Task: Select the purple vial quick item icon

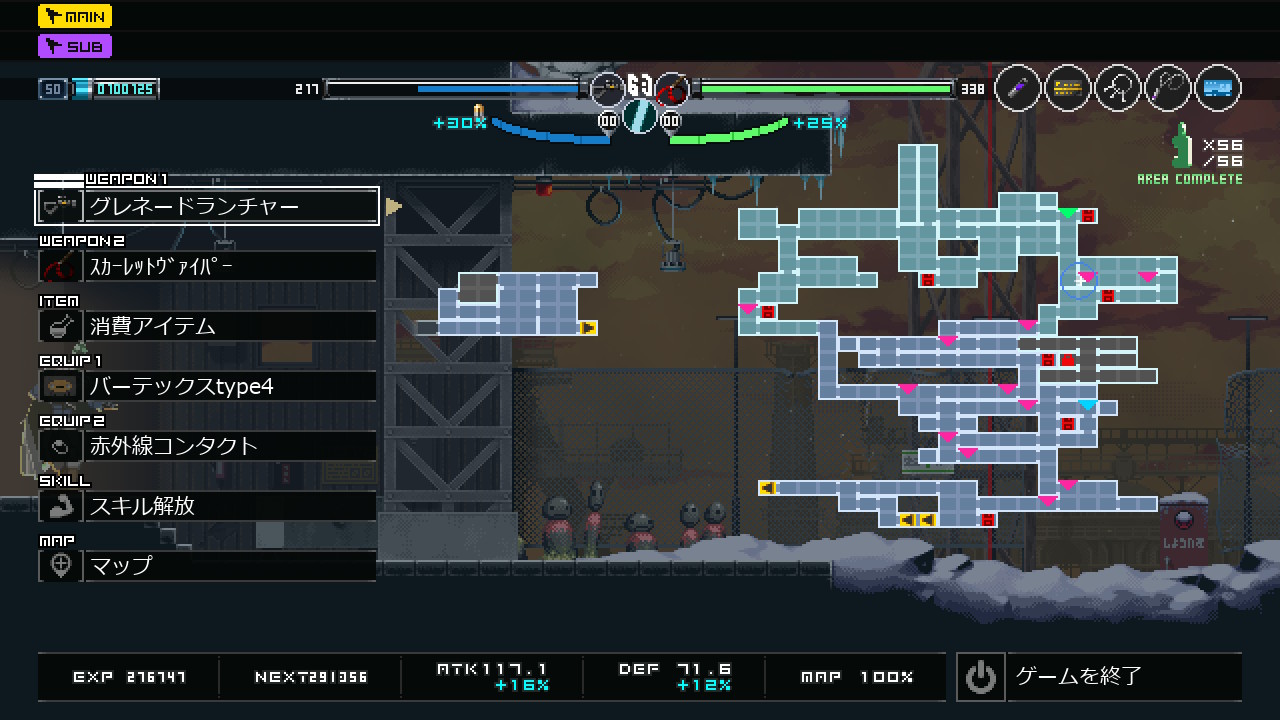Action: click(x=1018, y=88)
